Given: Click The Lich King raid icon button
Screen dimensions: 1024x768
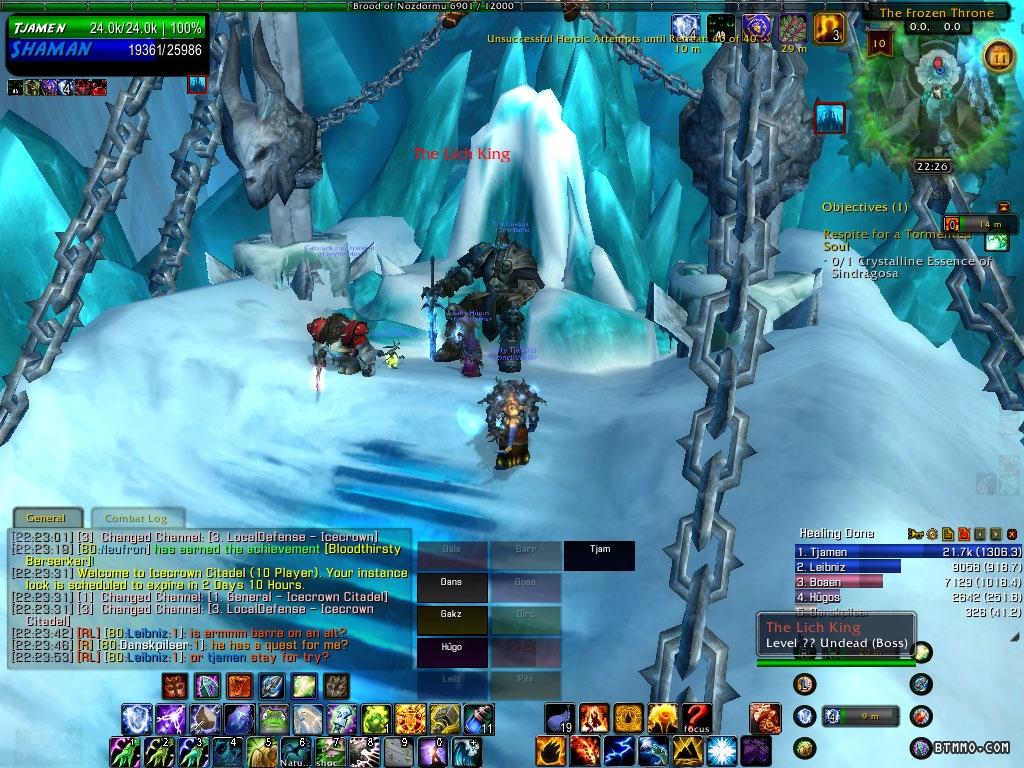Looking at the screenshot, I should coord(831,118).
